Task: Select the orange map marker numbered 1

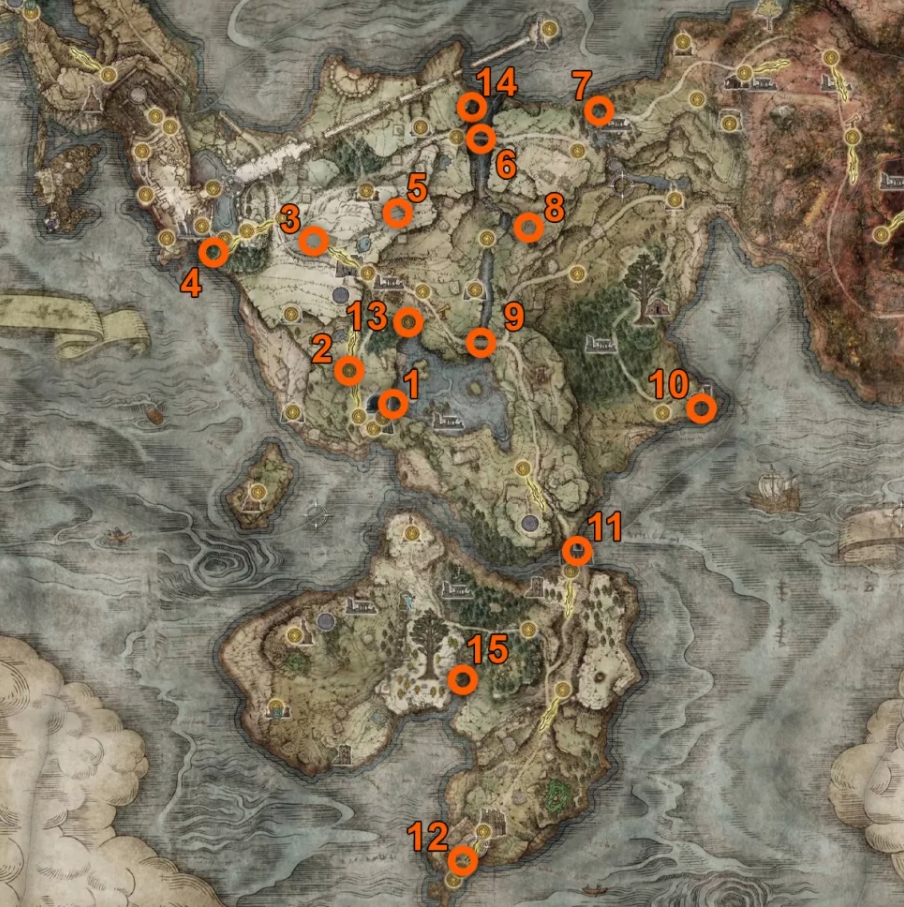Action: coord(393,404)
